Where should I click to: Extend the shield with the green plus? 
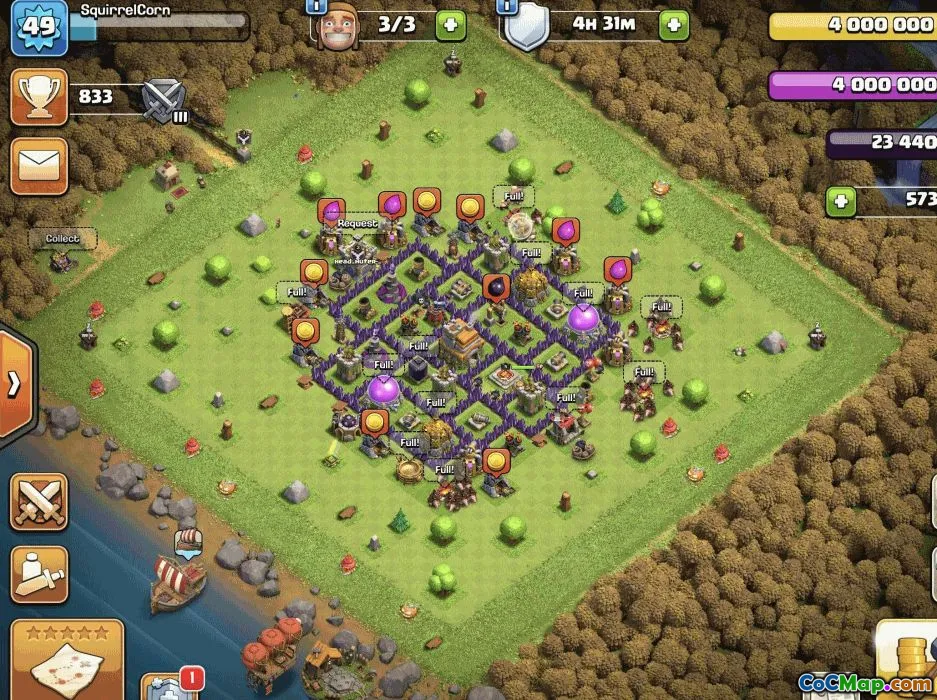point(674,25)
